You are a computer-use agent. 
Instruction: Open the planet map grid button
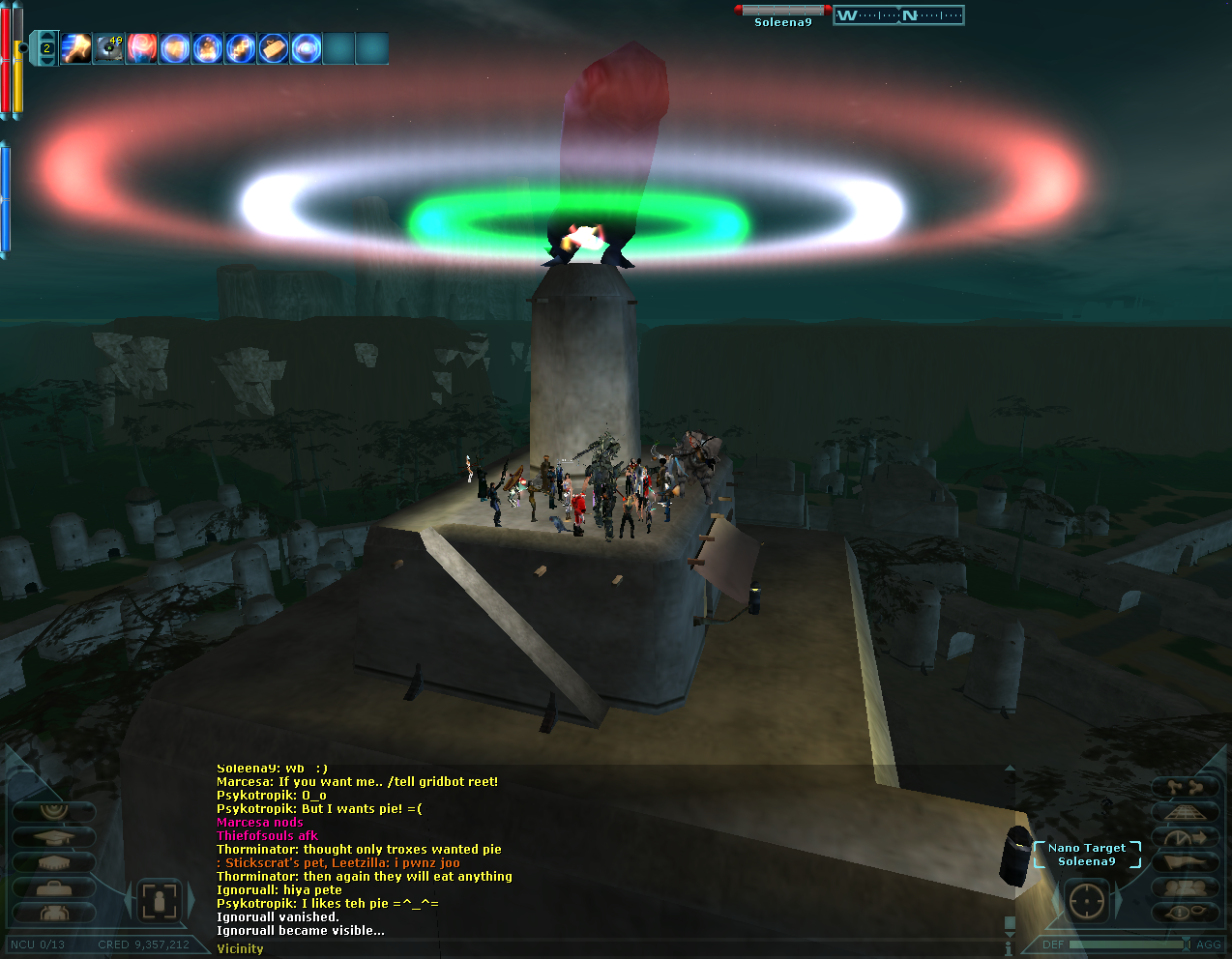(1185, 812)
